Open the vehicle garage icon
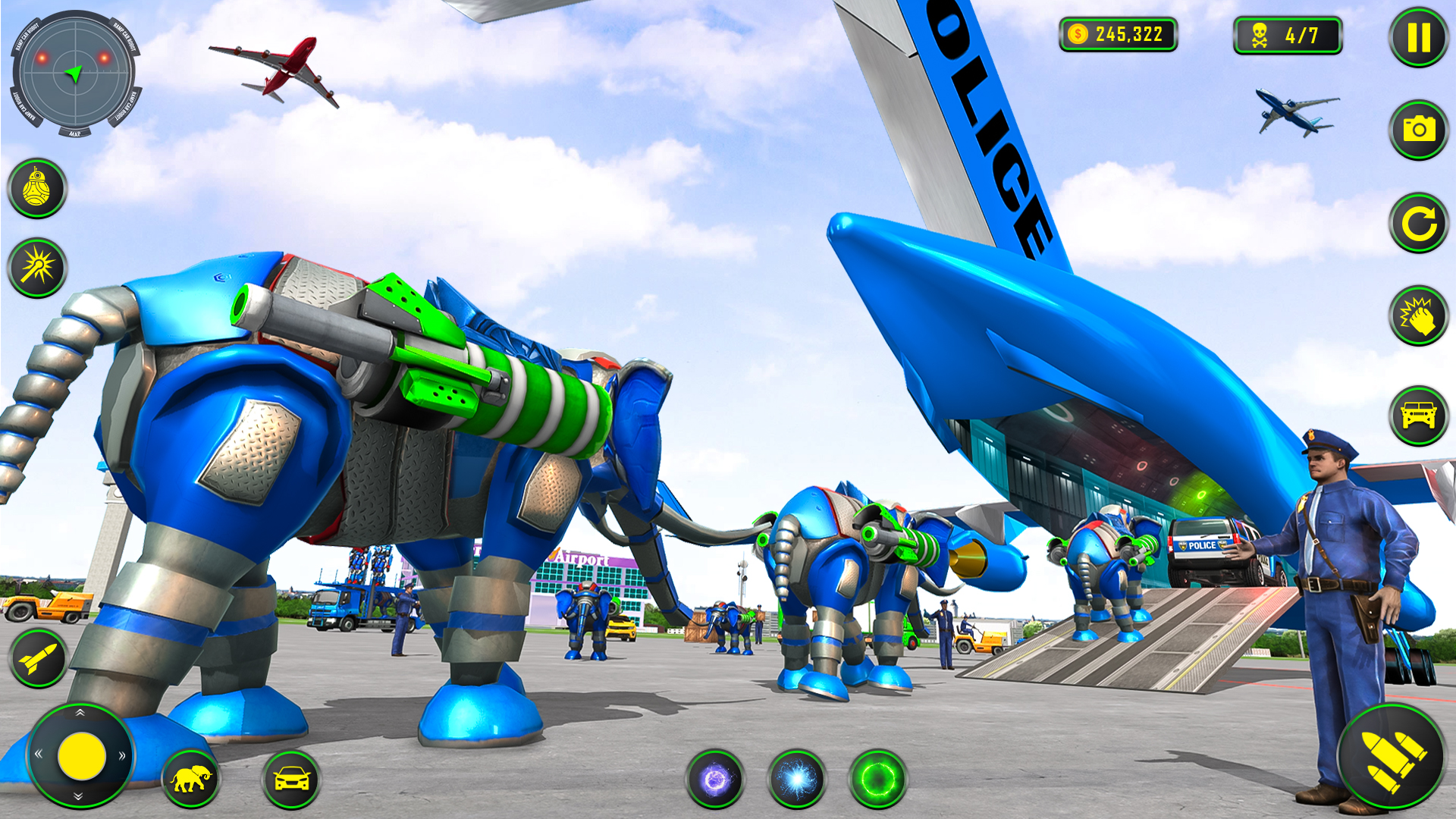The width and height of the screenshot is (1456, 819). pos(1418,413)
